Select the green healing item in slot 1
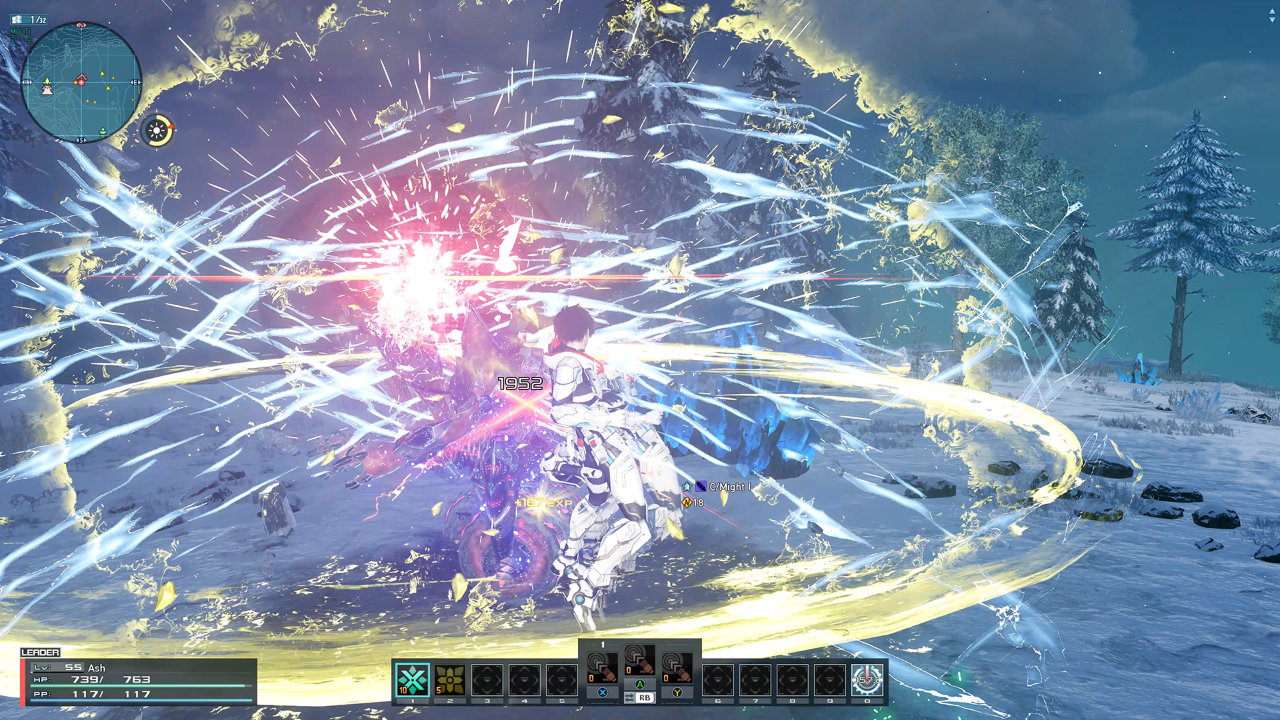 click(x=412, y=678)
